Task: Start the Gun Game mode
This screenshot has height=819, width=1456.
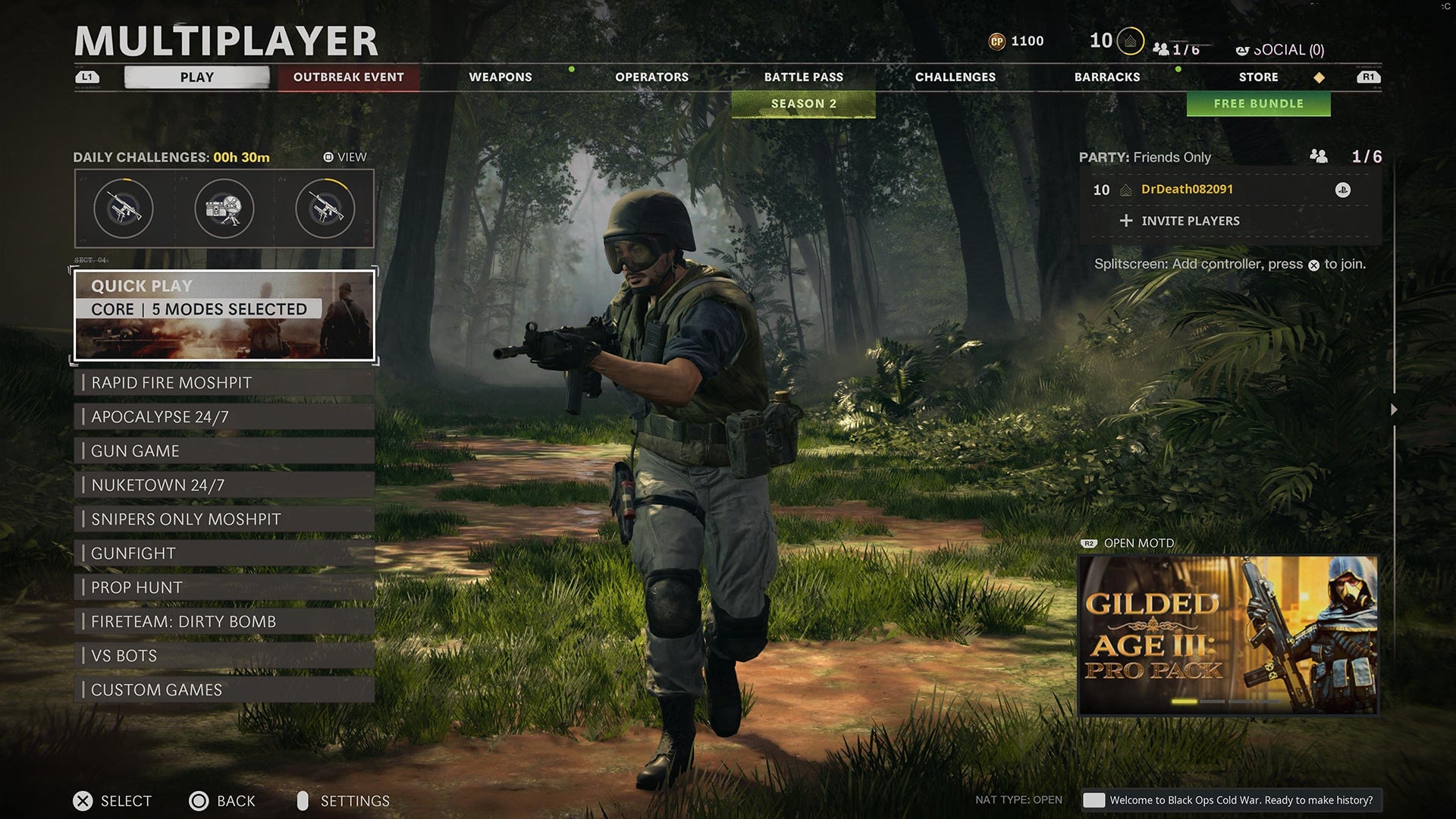Action: (x=224, y=451)
